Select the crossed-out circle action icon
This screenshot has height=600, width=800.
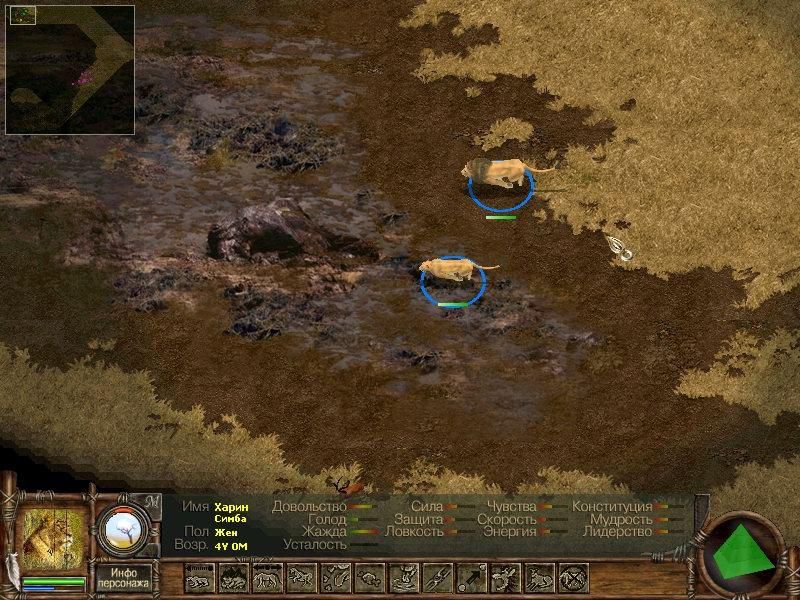click(x=573, y=577)
